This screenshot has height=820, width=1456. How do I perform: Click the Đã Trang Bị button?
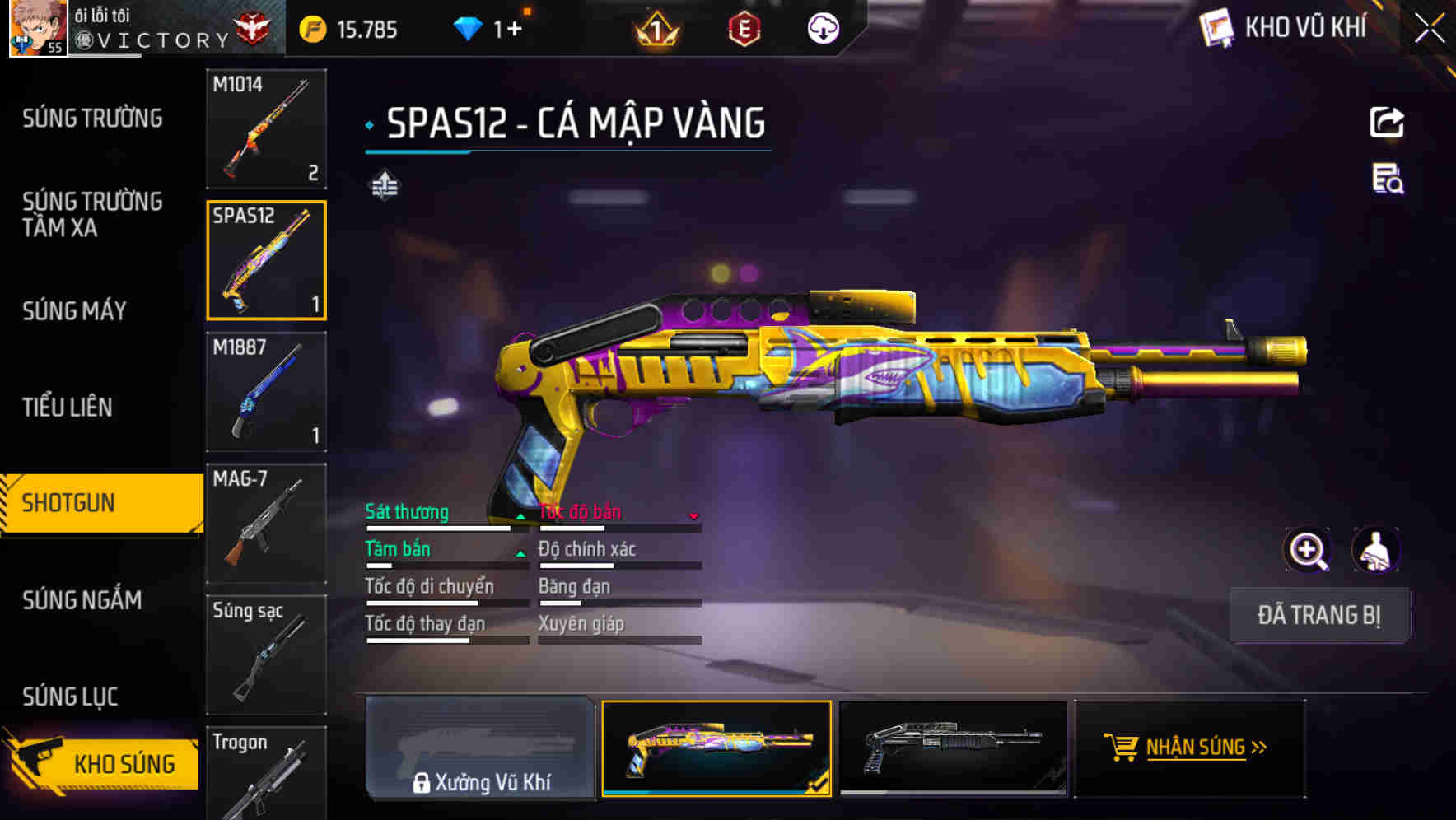(x=1318, y=615)
